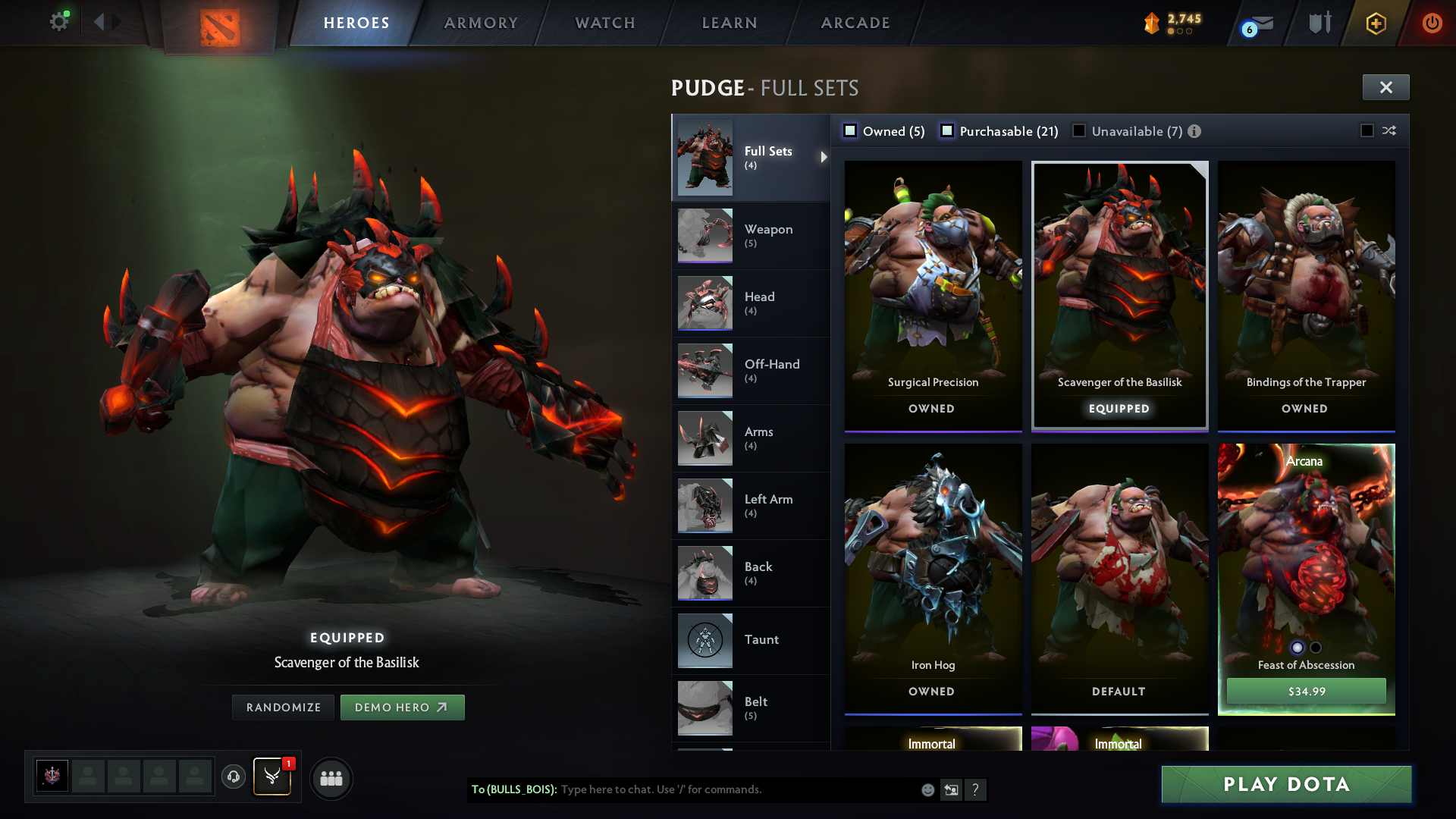The height and width of the screenshot is (819, 1456).
Task: Select the Taunt category
Action: coord(750,640)
